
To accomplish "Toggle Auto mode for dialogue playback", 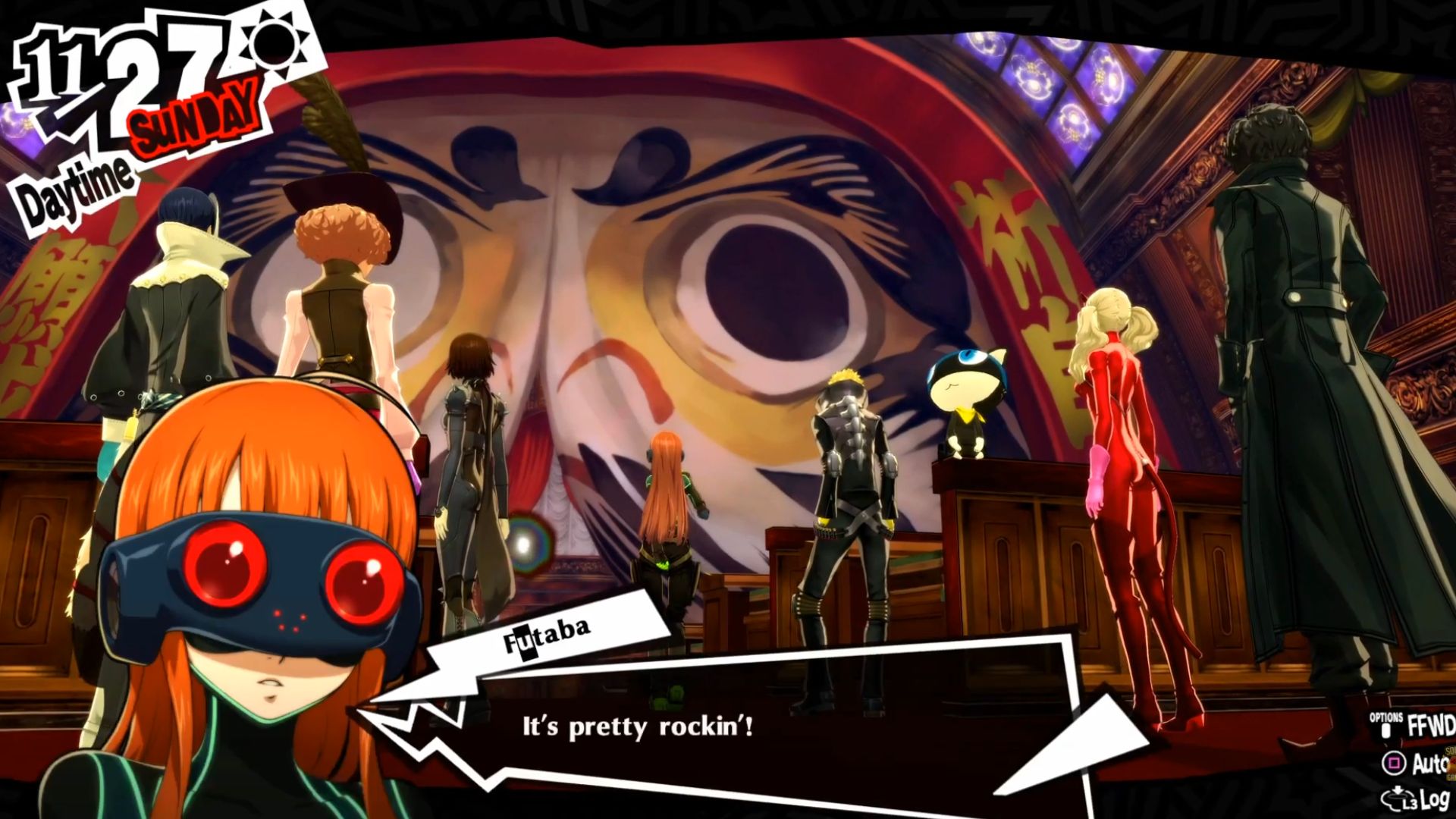I will pyautogui.click(x=1430, y=762).
